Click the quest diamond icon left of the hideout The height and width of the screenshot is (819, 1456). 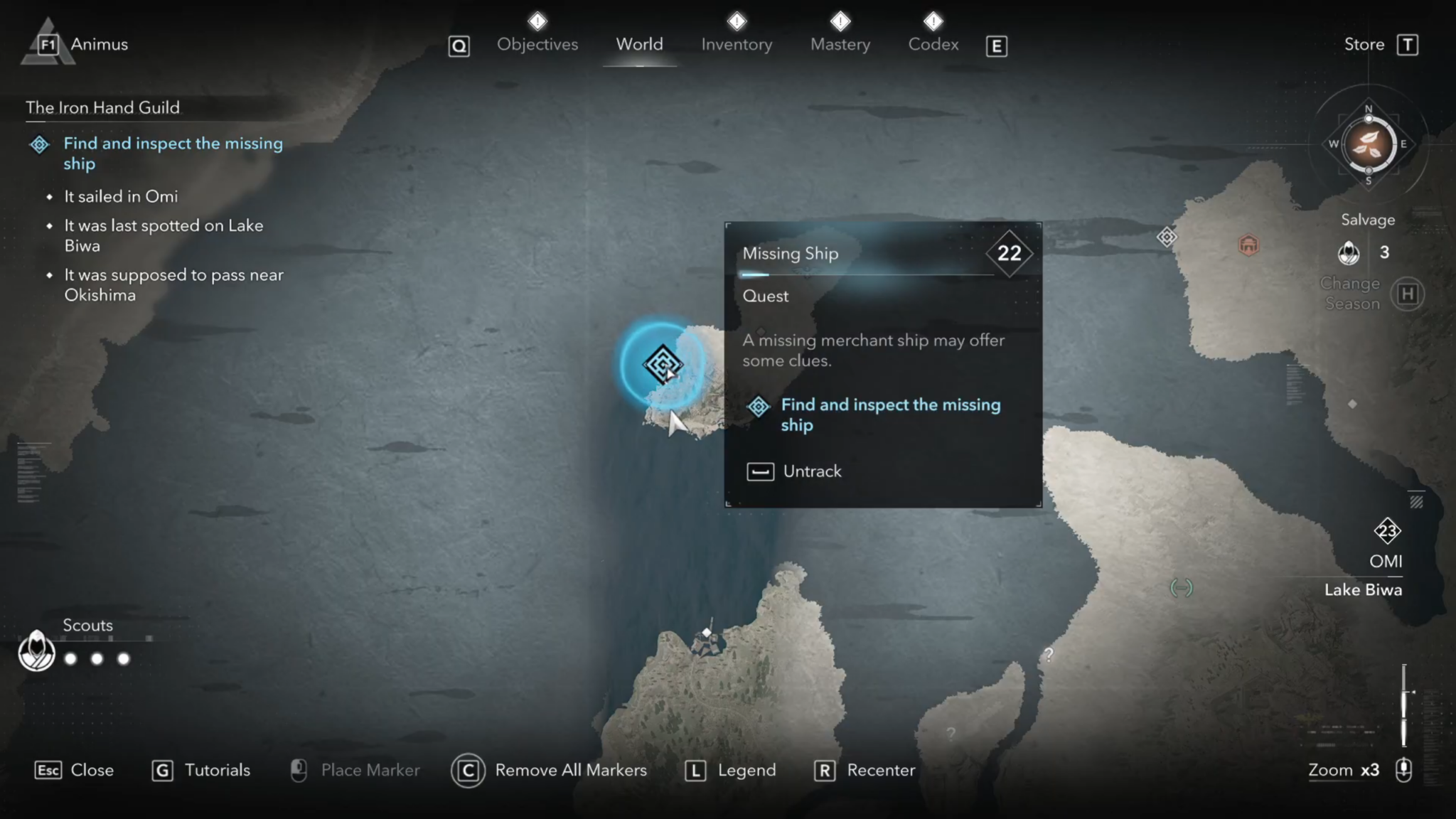[1167, 237]
